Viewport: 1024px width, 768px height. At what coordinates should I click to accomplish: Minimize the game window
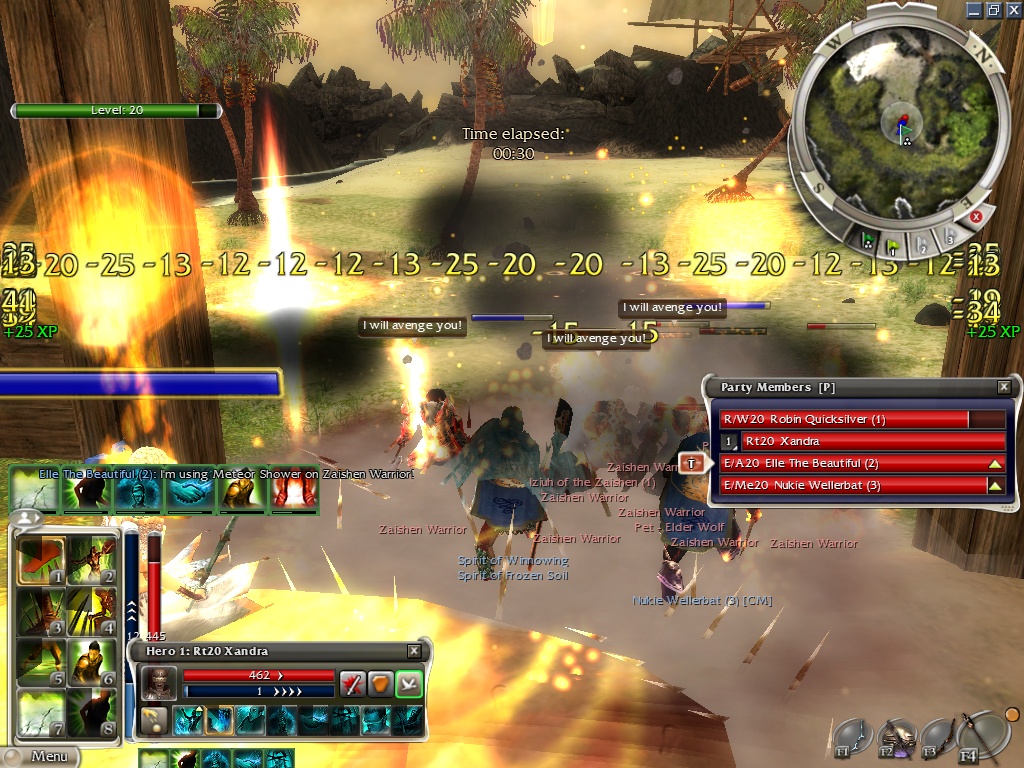pos(975,9)
